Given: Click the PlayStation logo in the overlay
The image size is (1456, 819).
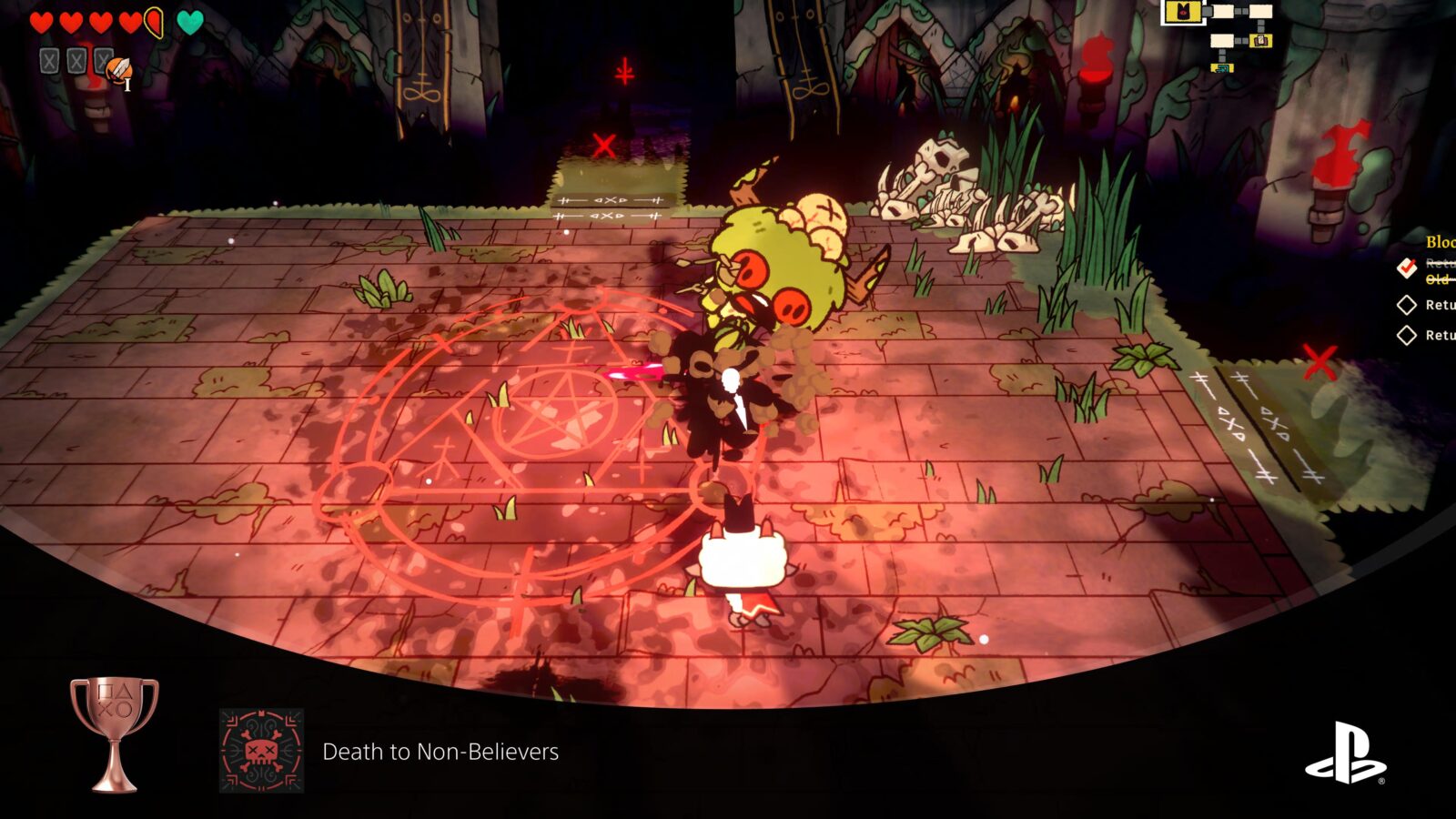Looking at the screenshot, I should tap(1346, 753).
